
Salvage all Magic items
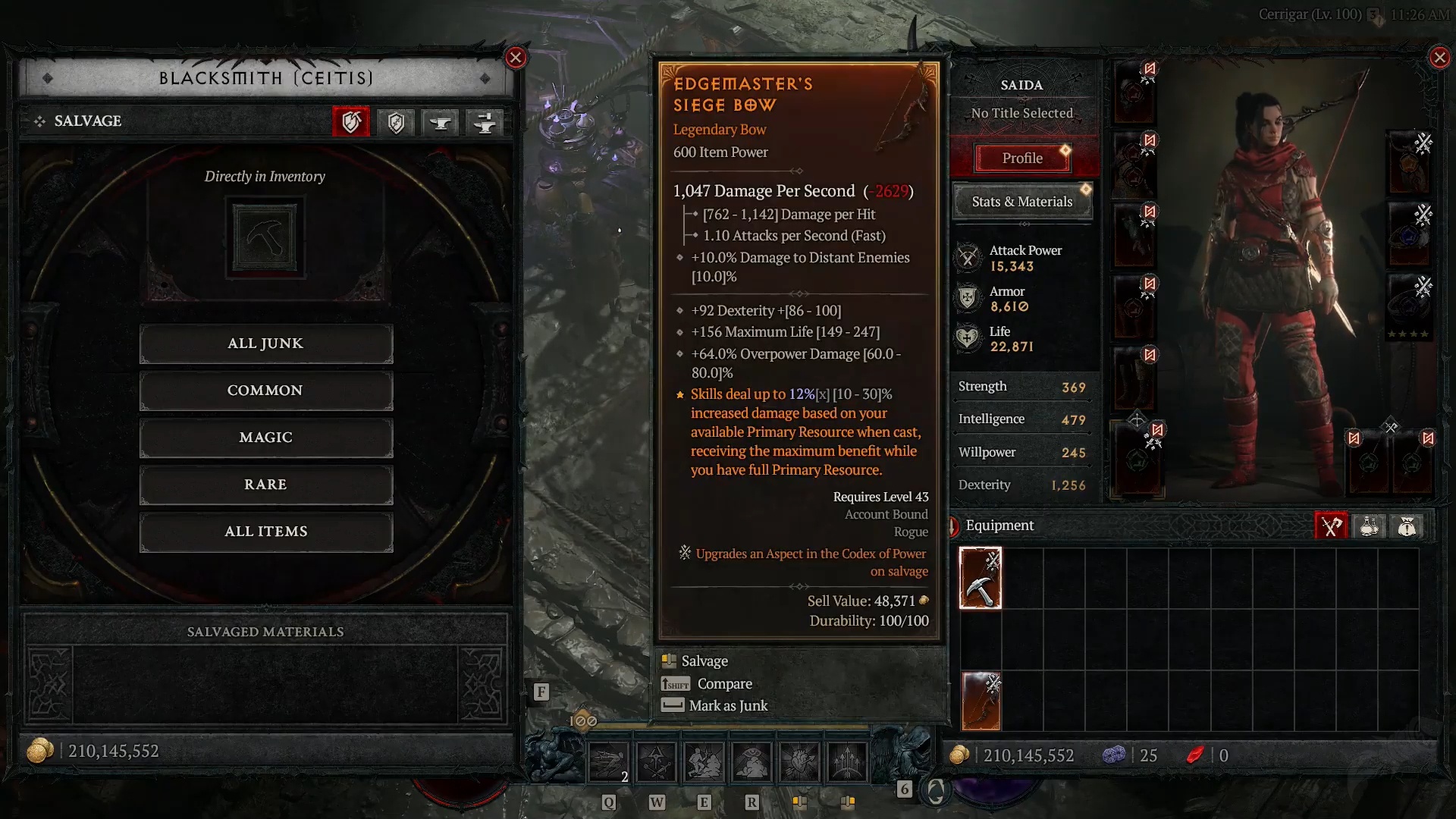click(265, 438)
